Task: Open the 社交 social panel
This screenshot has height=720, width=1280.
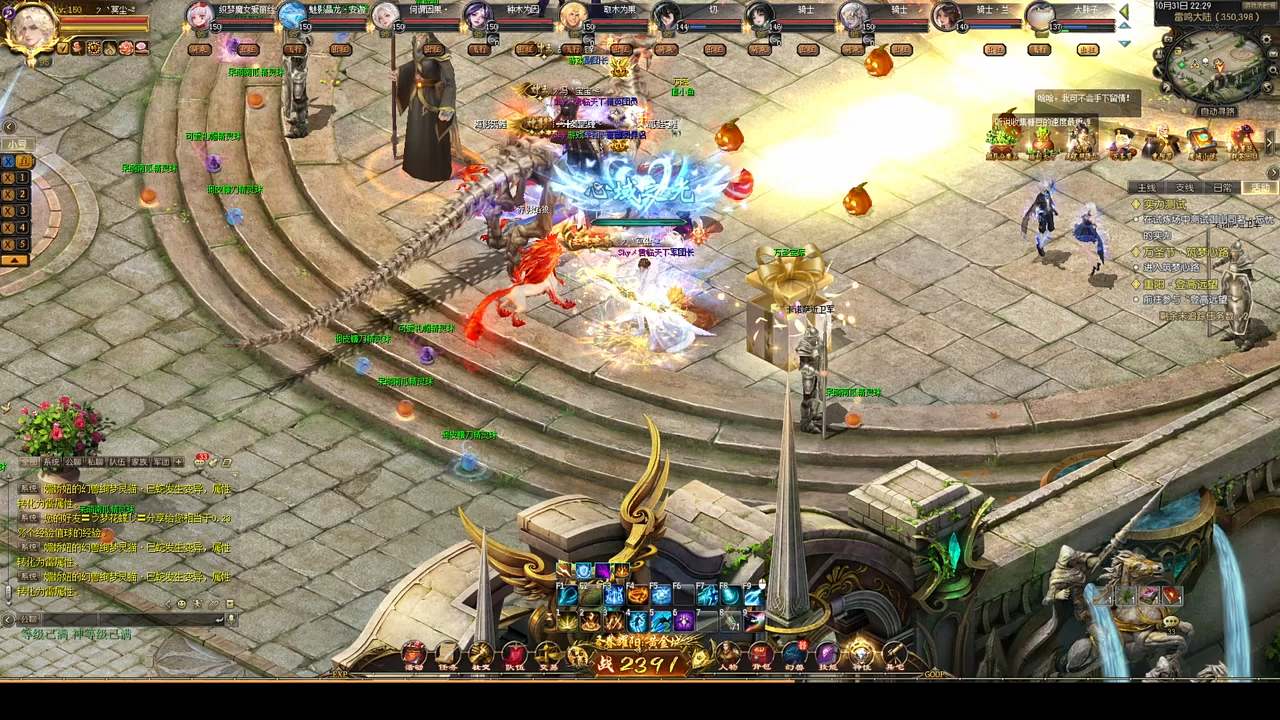Action: (480, 653)
